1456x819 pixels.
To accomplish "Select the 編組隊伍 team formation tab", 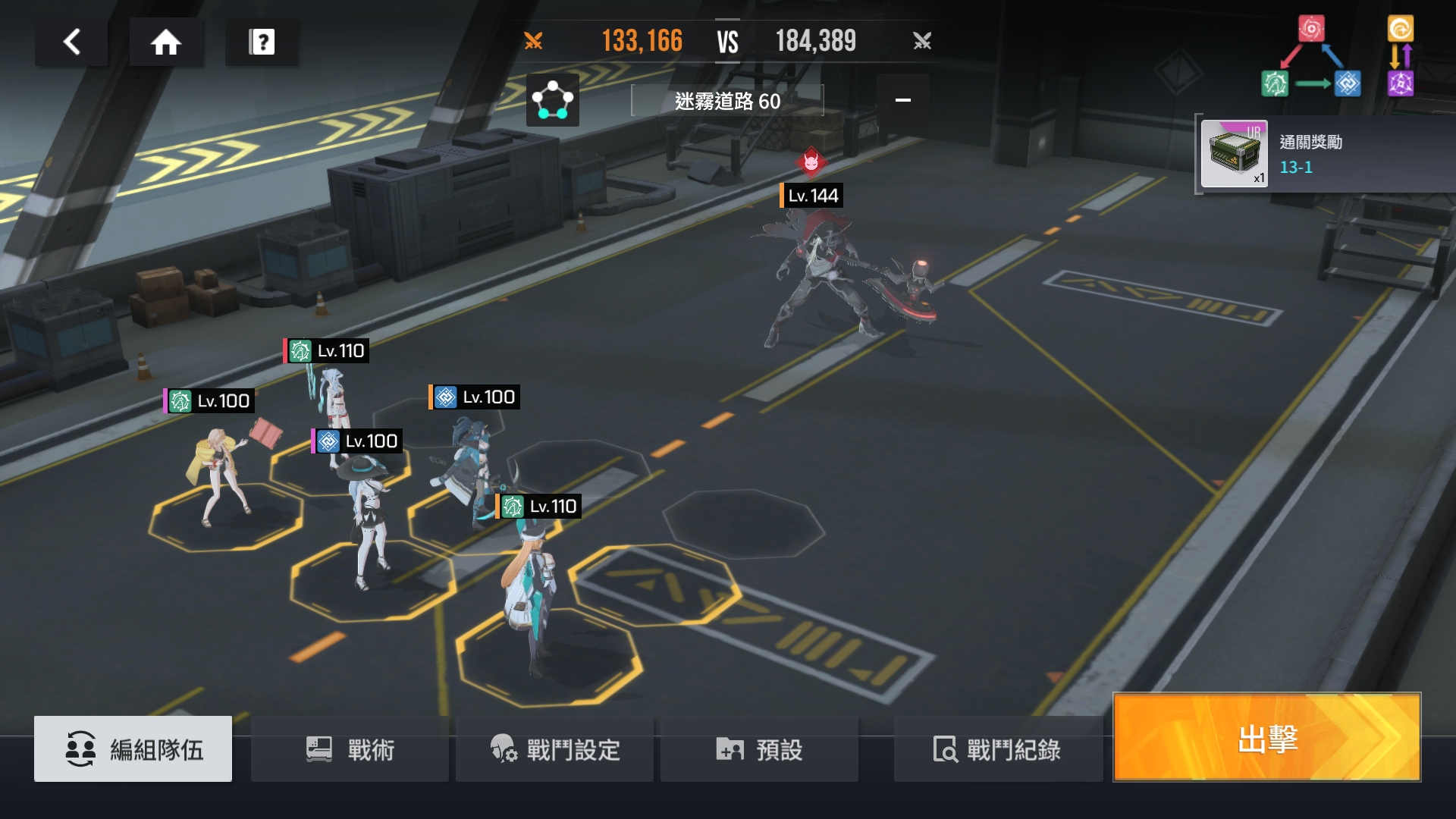I will pyautogui.click(x=133, y=749).
